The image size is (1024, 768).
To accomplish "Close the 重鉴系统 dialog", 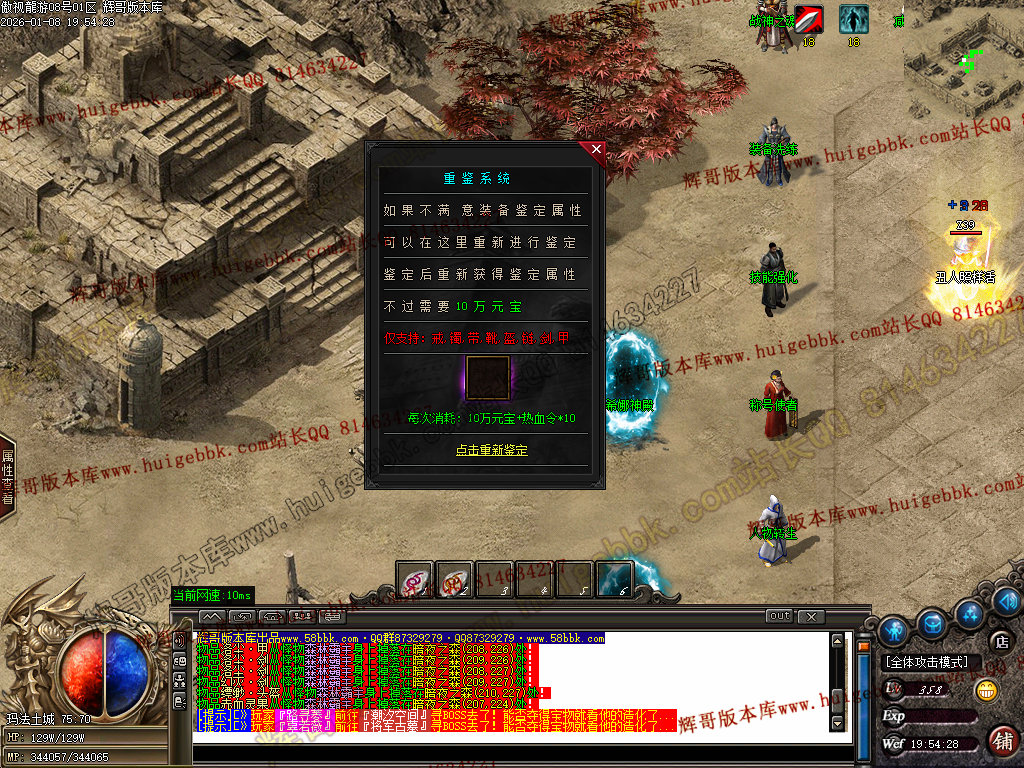I will (597, 151).
